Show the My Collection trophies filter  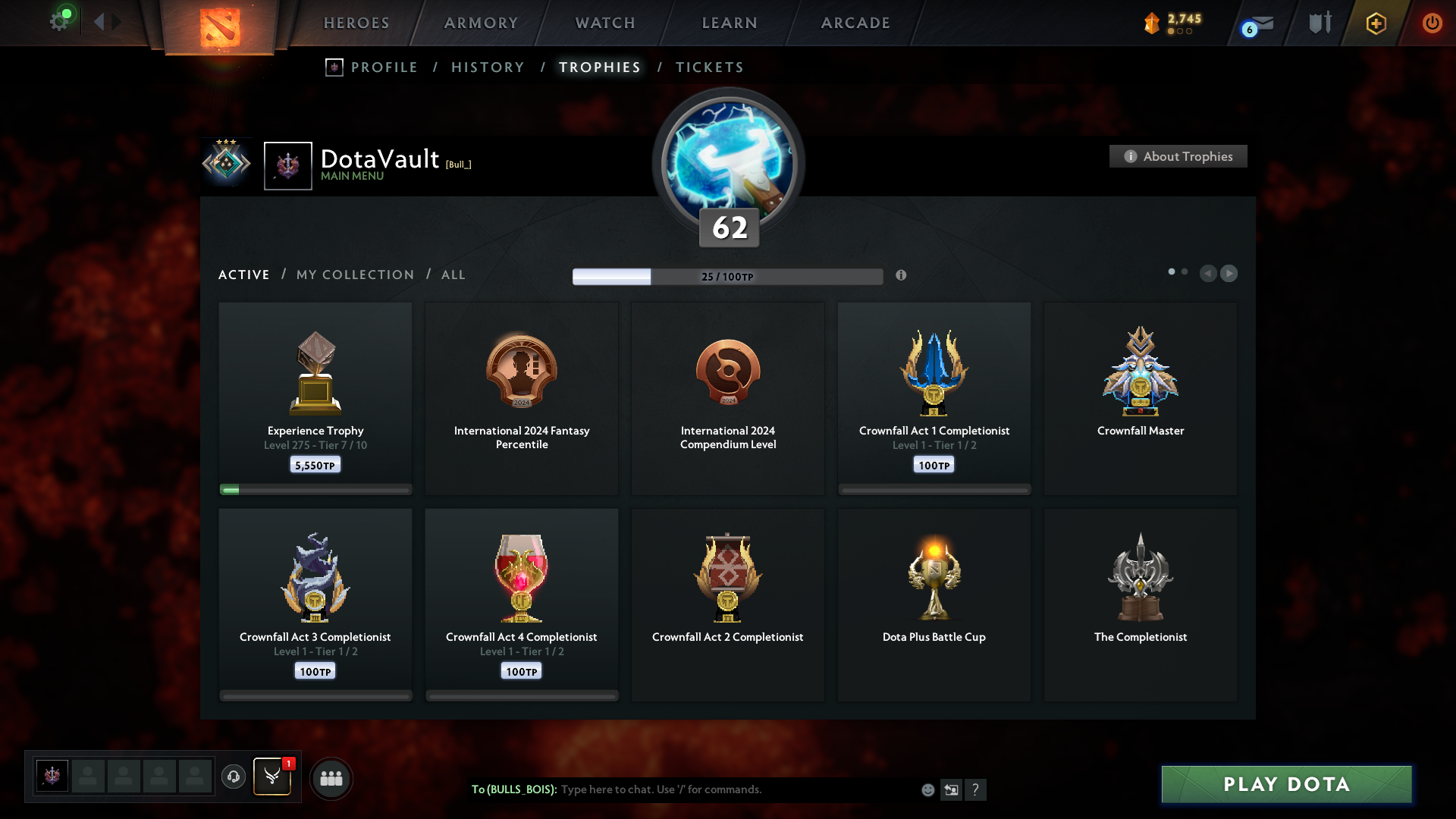point(355,275)
